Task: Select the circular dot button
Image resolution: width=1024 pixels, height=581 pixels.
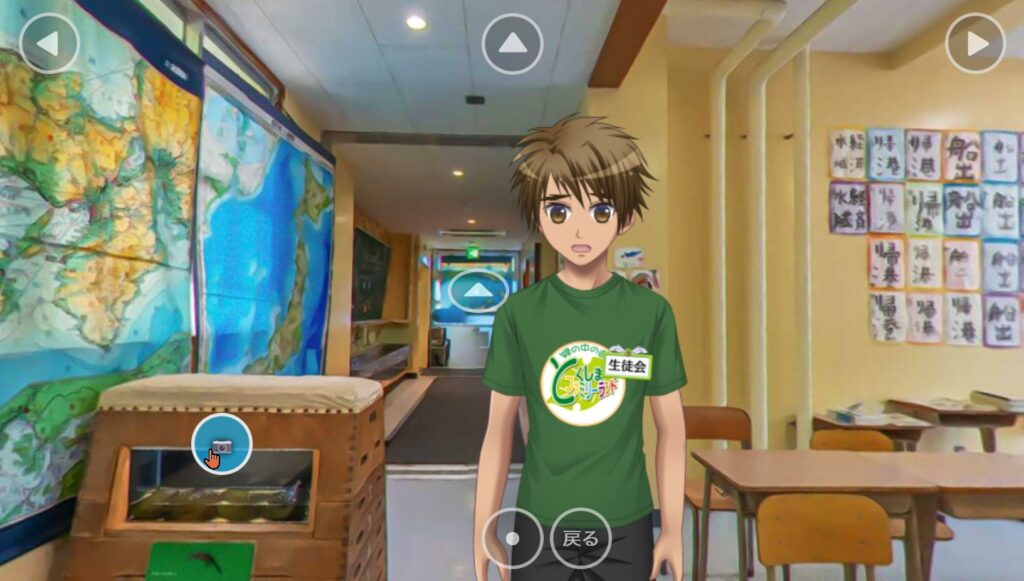Action: pos(512,538)
